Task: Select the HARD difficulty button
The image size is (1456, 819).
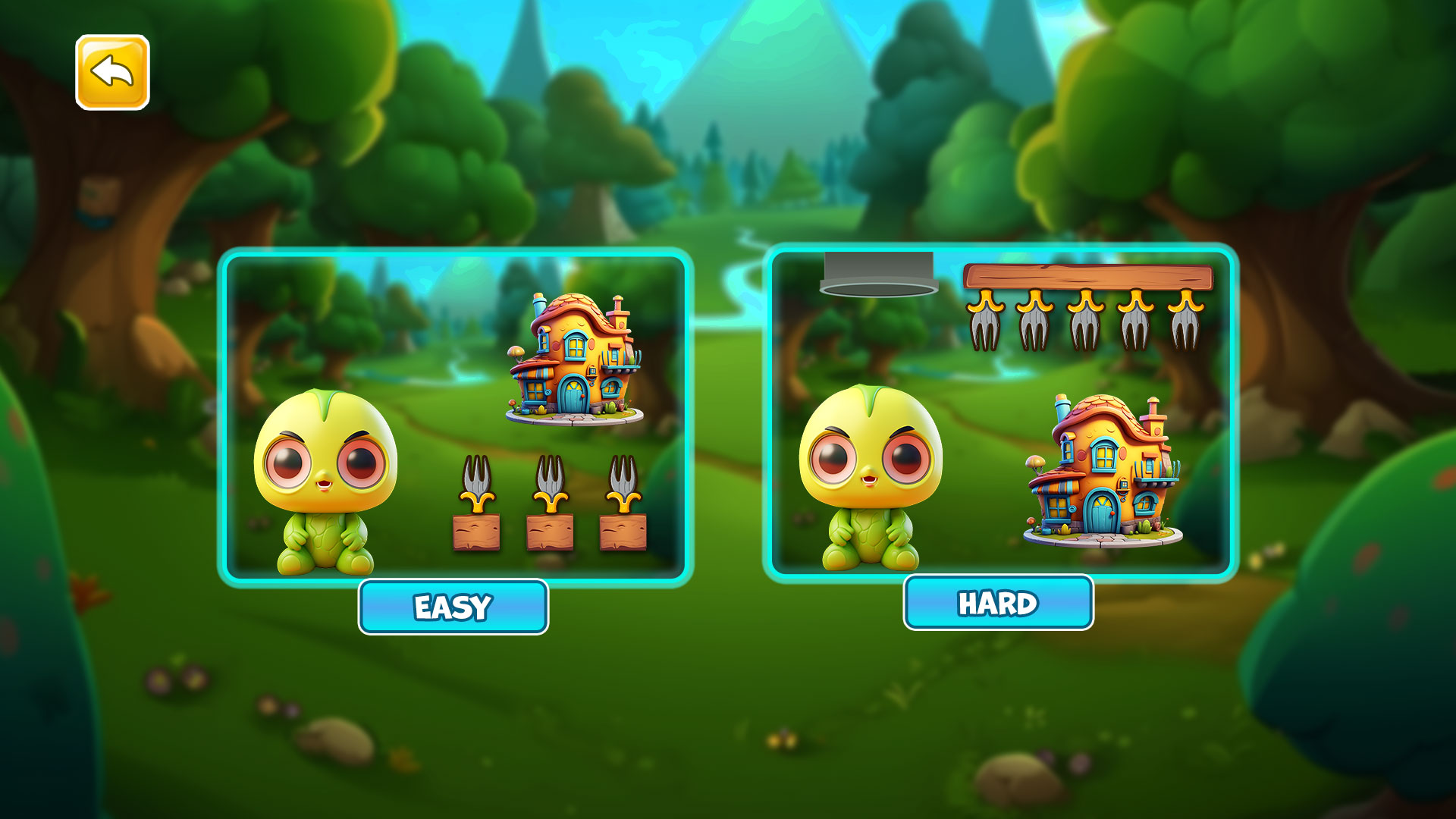Action: click(998, 603)
